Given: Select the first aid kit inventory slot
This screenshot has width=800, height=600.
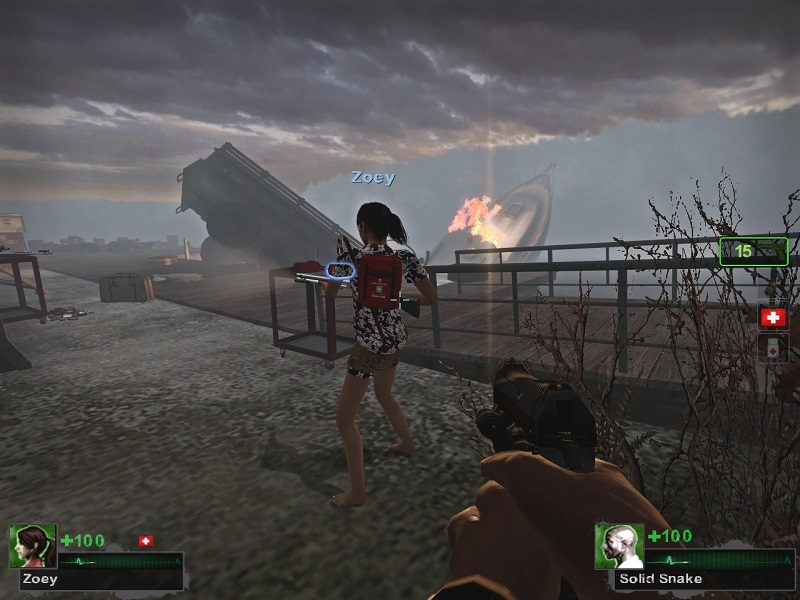Looking at the screenshot, I should (x=773, y=317).
